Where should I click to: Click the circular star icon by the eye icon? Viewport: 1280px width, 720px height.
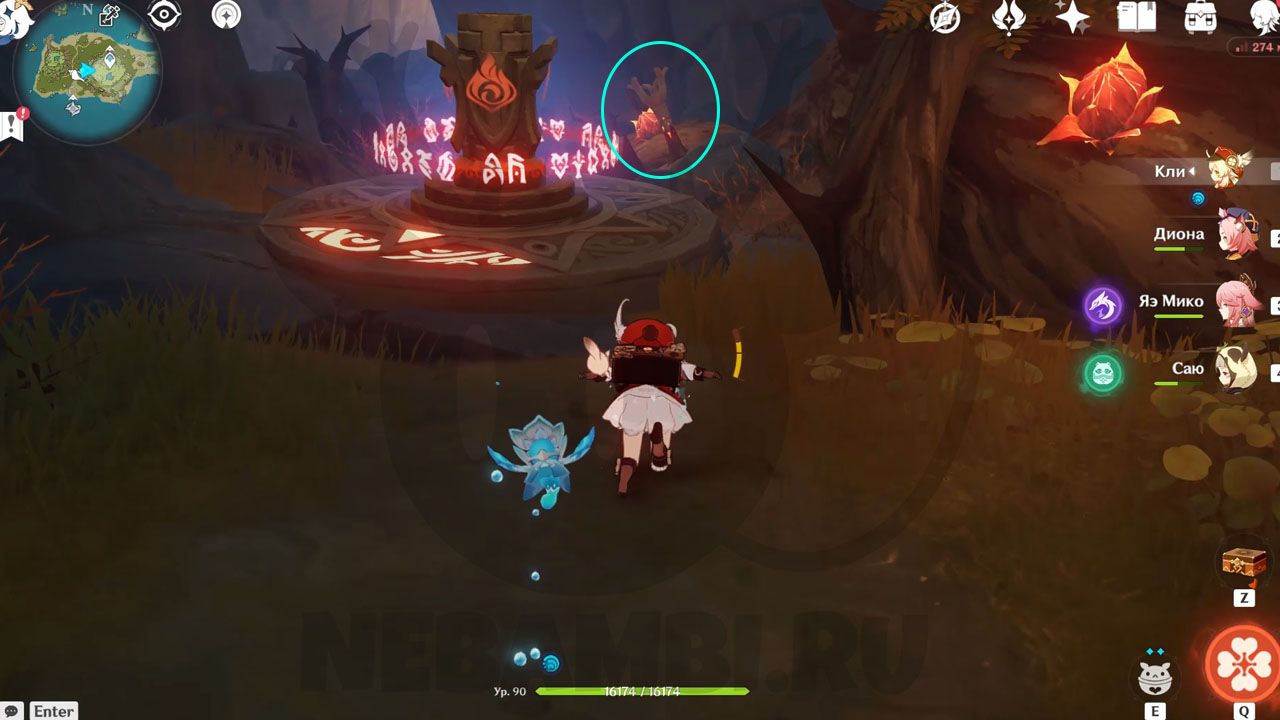tap(226, 15)
